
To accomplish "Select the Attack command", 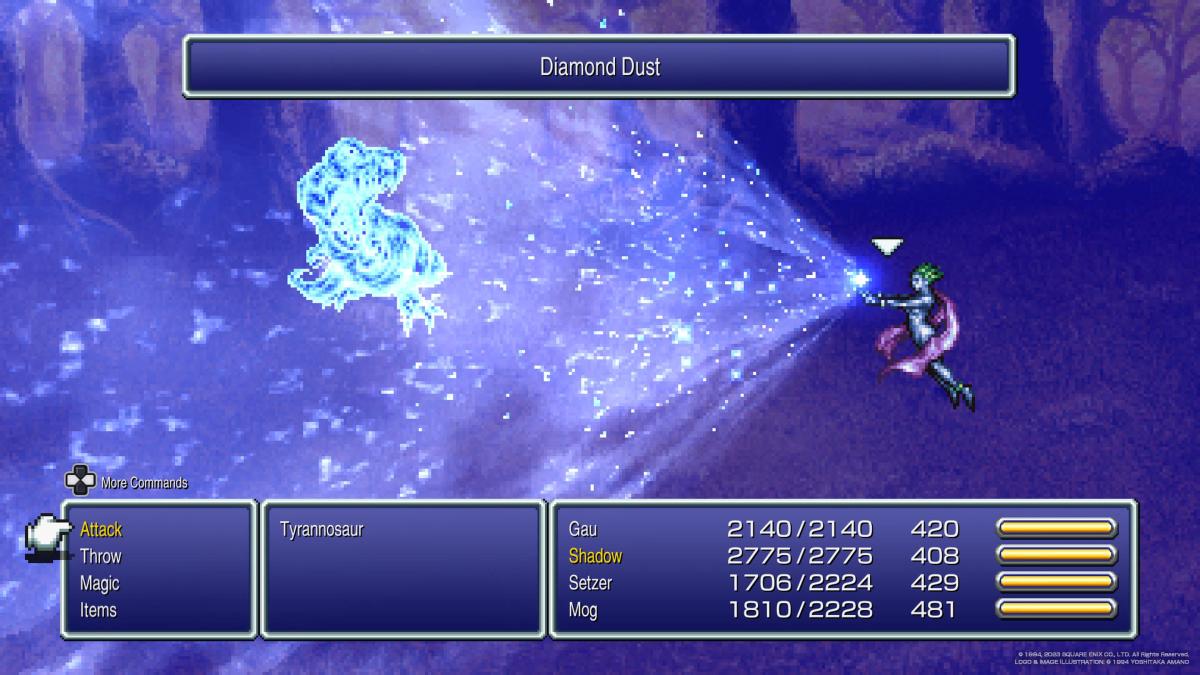I will [101, 530].
